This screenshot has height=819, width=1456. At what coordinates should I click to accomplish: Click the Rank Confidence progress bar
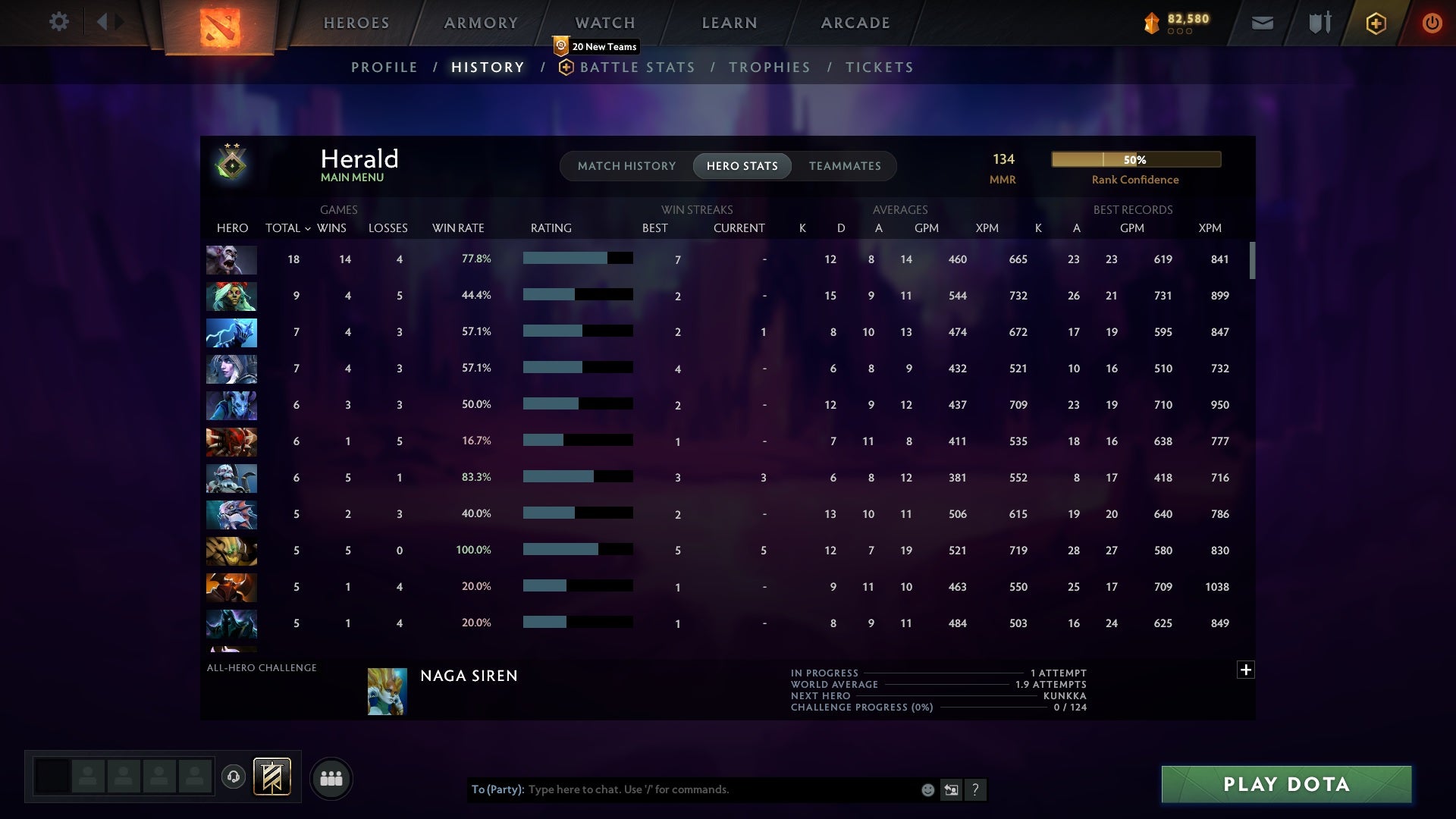[1135, 159]
